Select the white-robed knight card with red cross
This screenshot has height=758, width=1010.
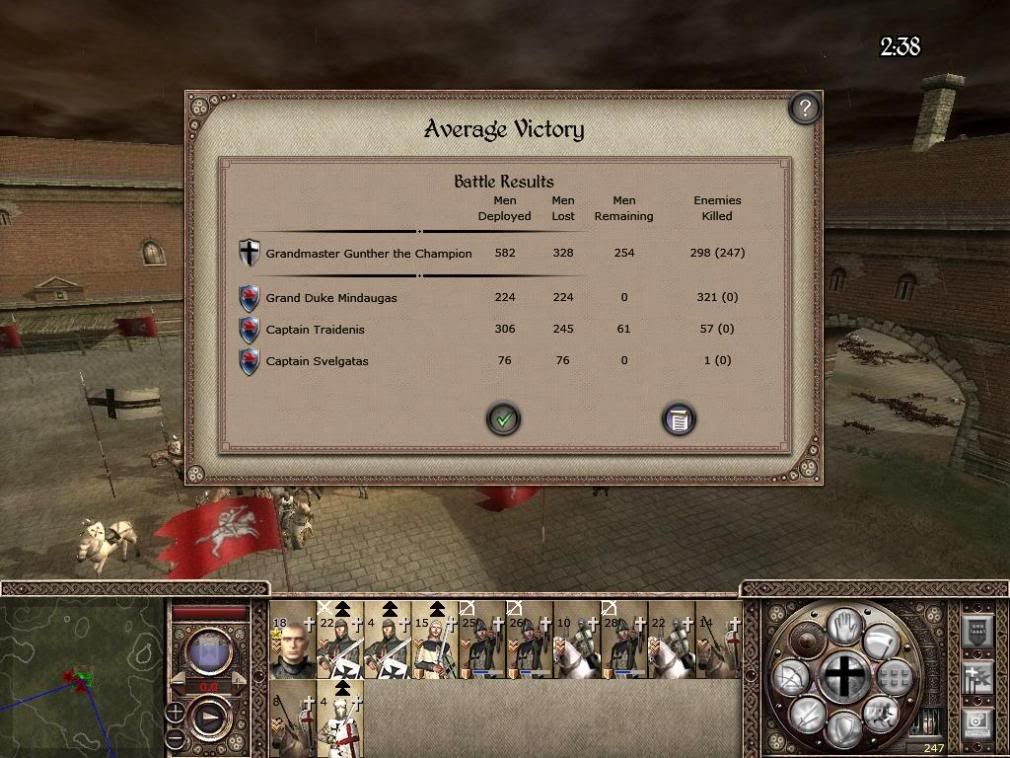[341, 717]
